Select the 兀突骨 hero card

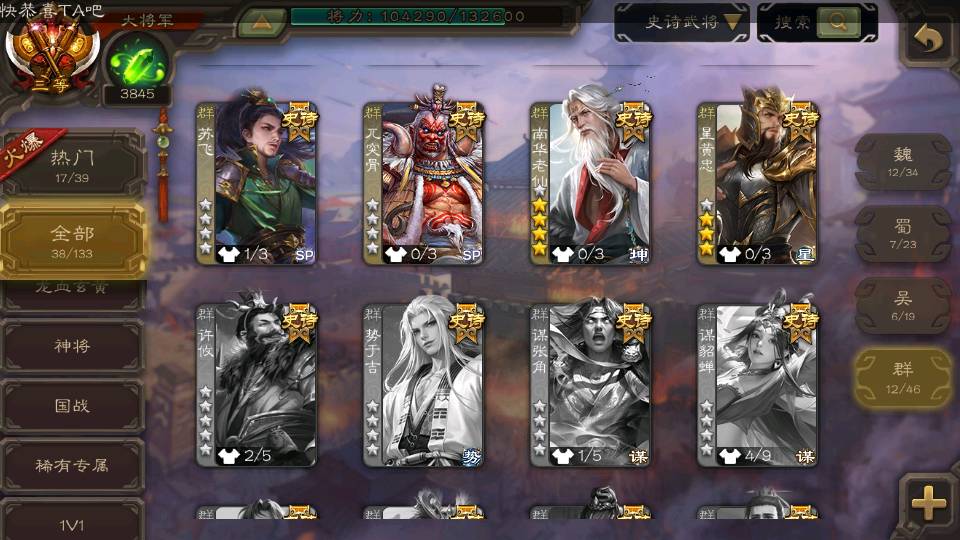click(424, 182)
